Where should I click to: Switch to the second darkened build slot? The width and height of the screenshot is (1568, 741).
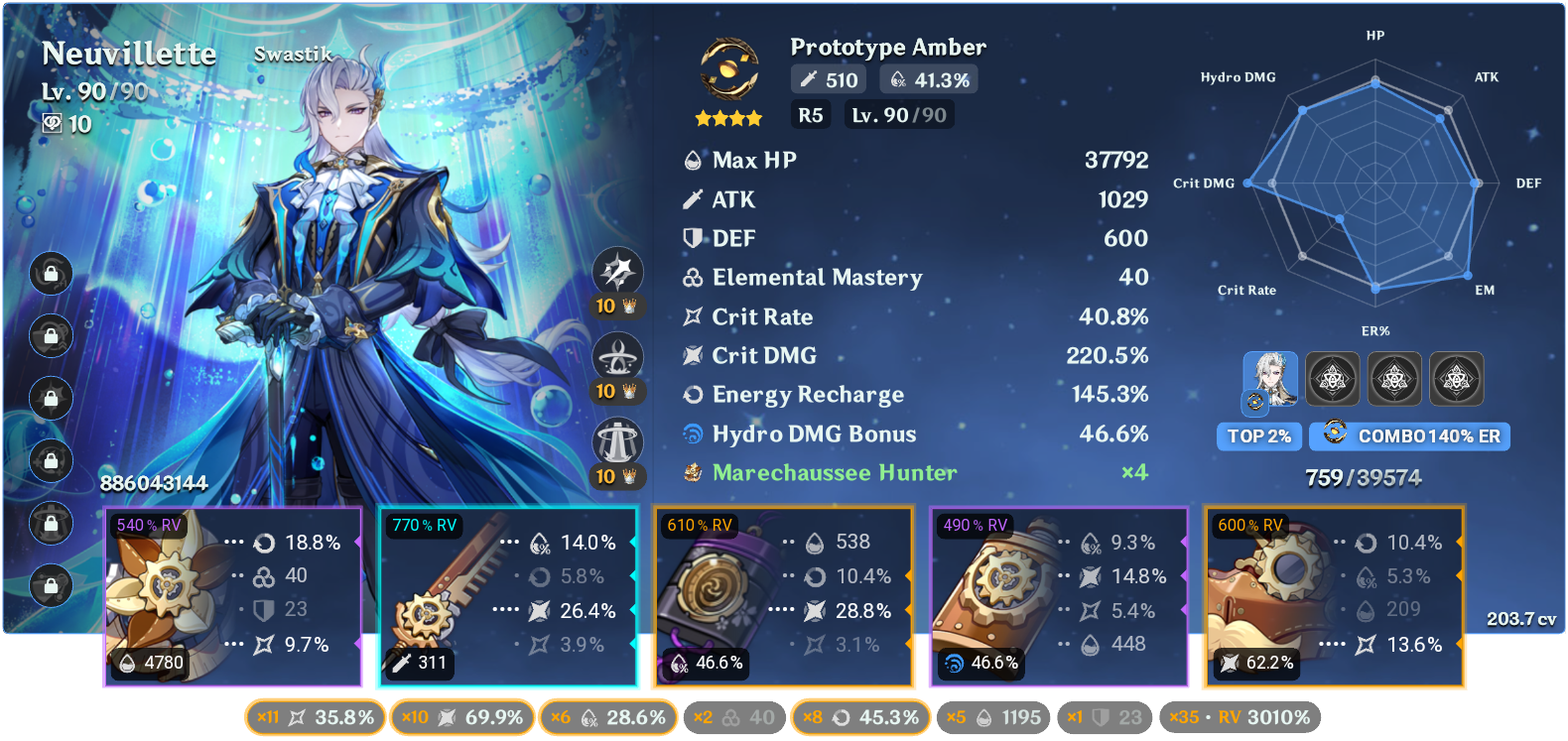pyautogui.click(x=1334, y=379)
